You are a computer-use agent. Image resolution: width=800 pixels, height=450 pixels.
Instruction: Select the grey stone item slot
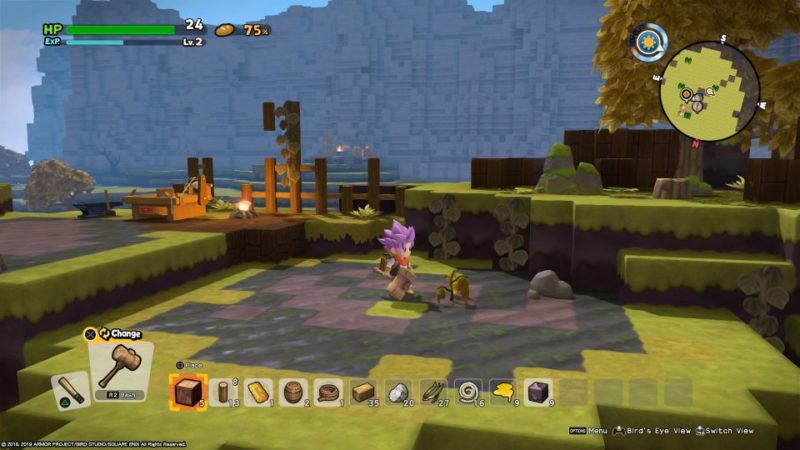[397, 391]
